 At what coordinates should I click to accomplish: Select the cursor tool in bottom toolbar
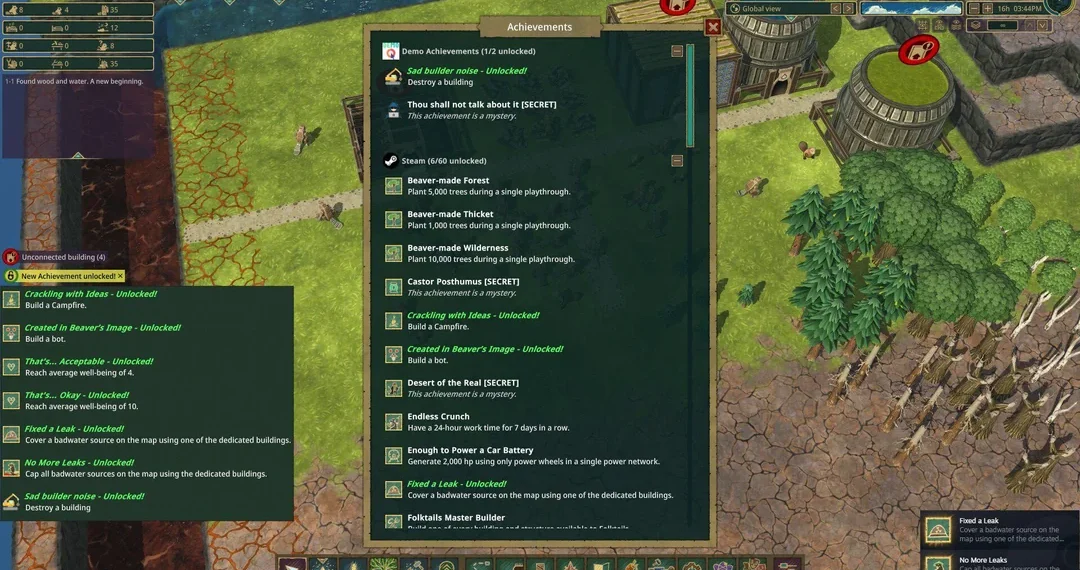coord(292,564)
